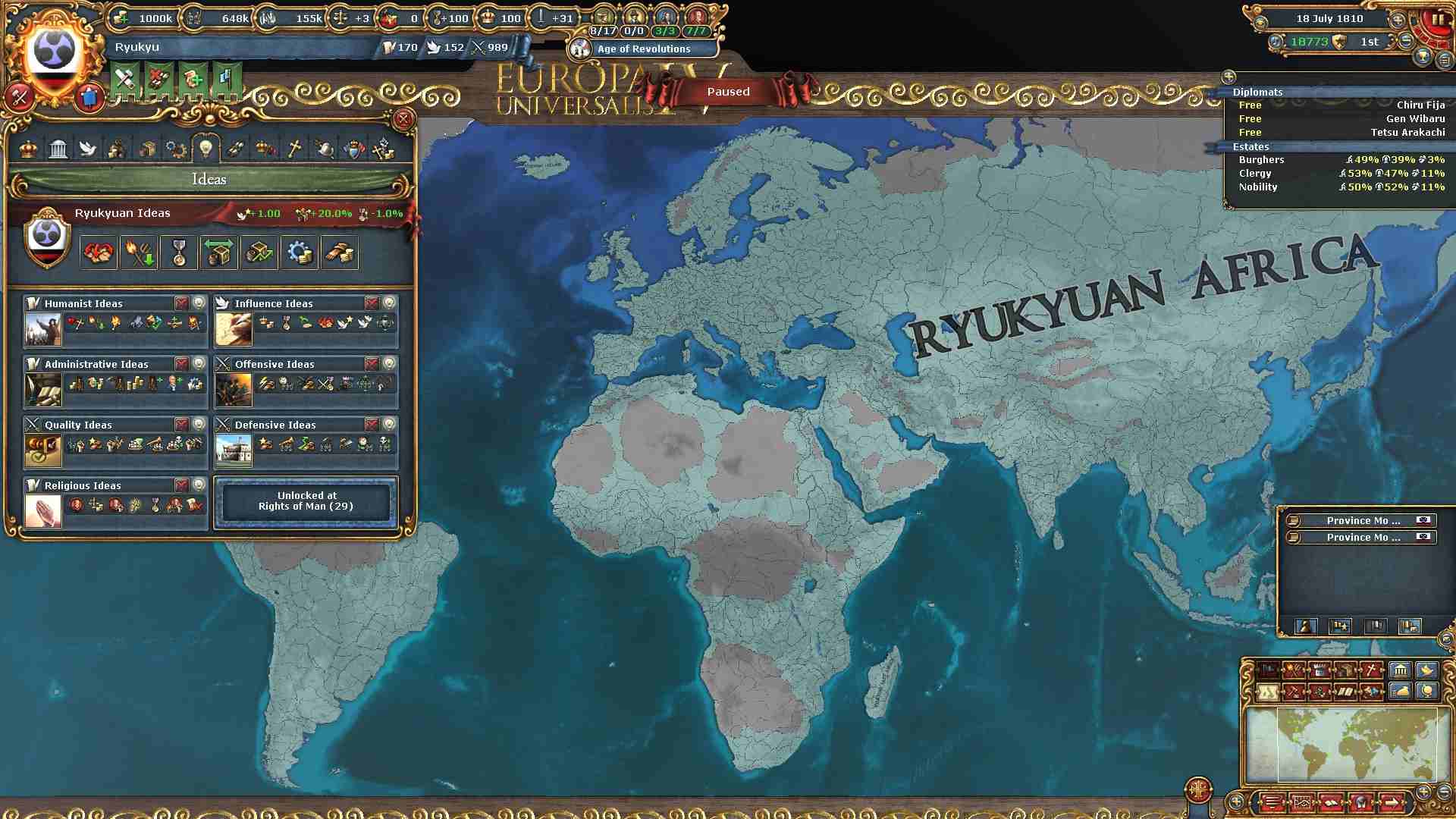Screen dimensions: 1456x819
Task: Click the Defensive Ideas fortress icon
Action: pos(234,448)
